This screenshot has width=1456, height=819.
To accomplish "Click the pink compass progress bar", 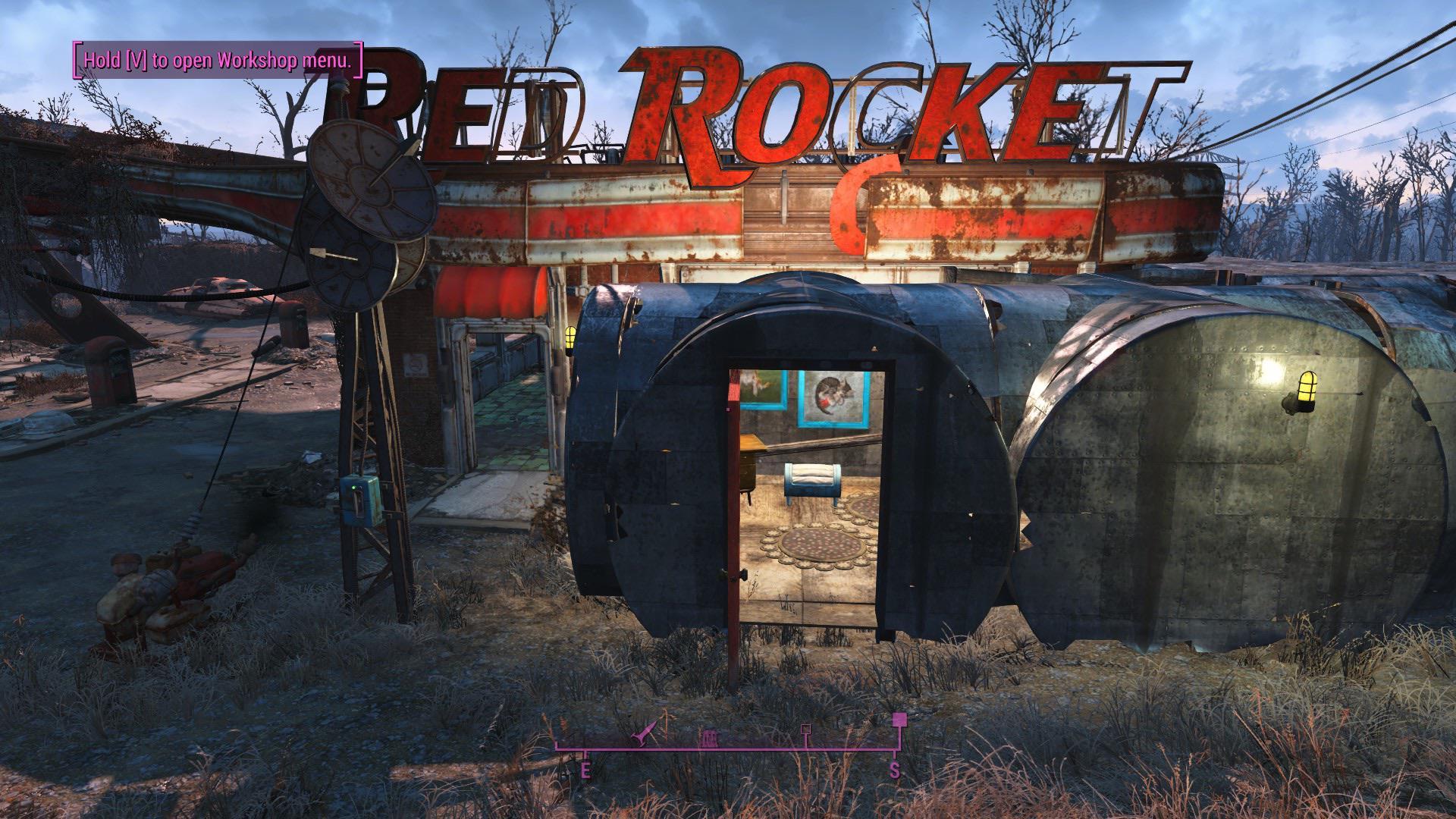I will [728, 748].
